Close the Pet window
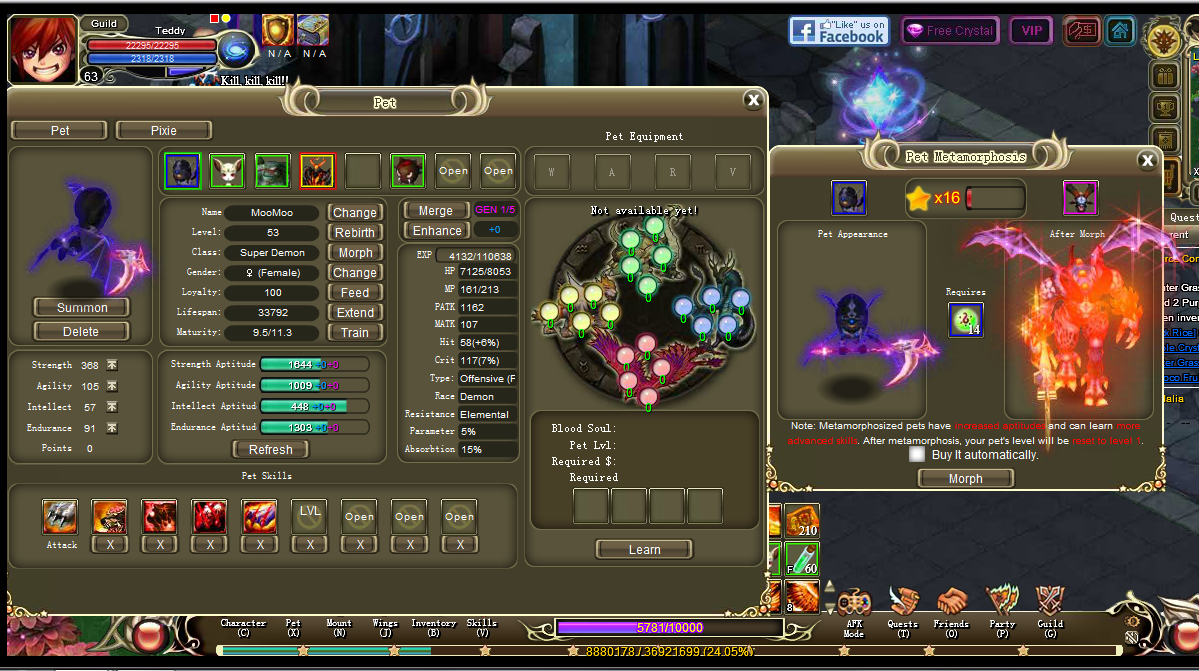 point(753,99)
